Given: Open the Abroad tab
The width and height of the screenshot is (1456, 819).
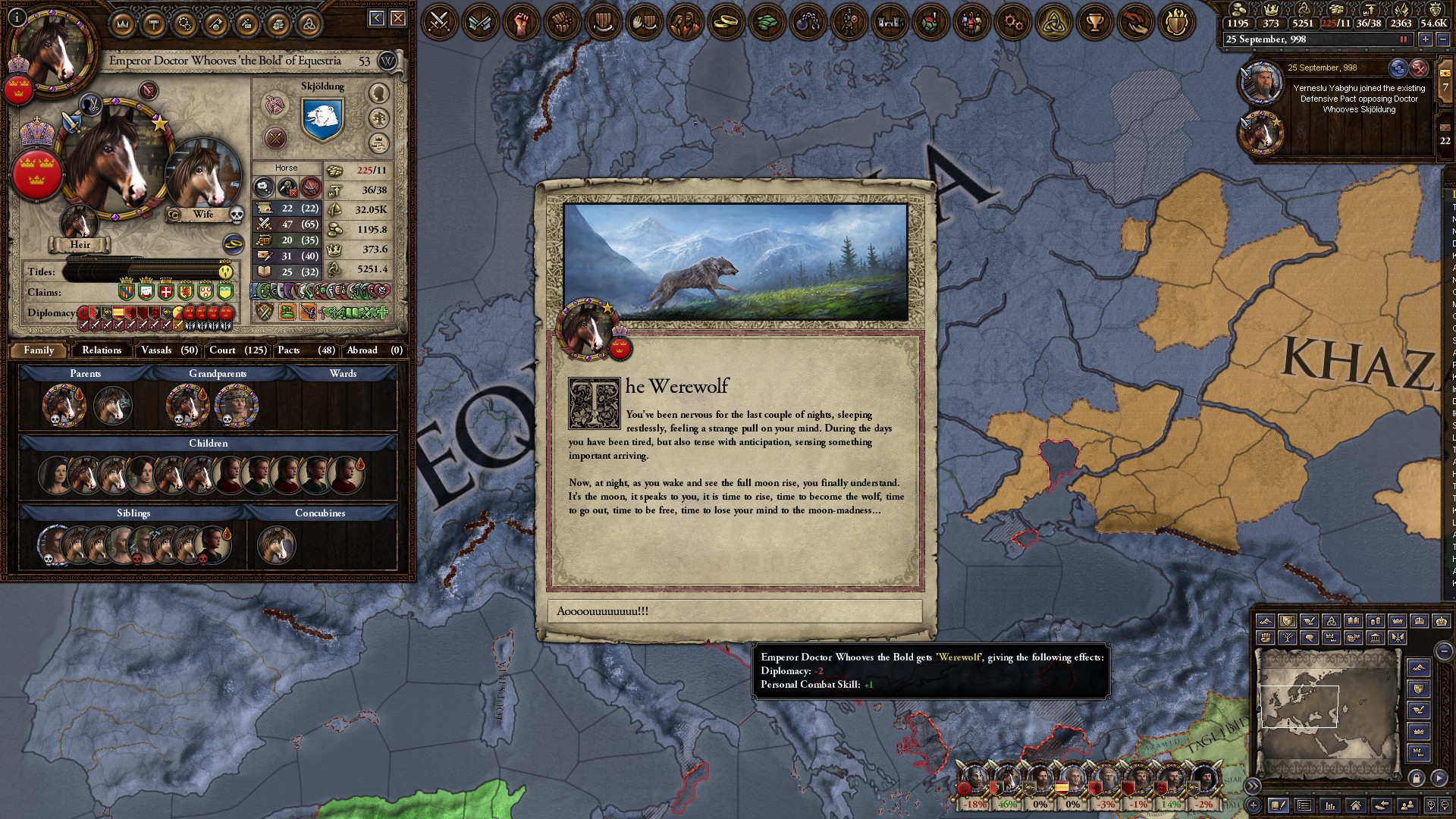Looking at the screenshot, I should pyautogui.click(x=374, y=350).
